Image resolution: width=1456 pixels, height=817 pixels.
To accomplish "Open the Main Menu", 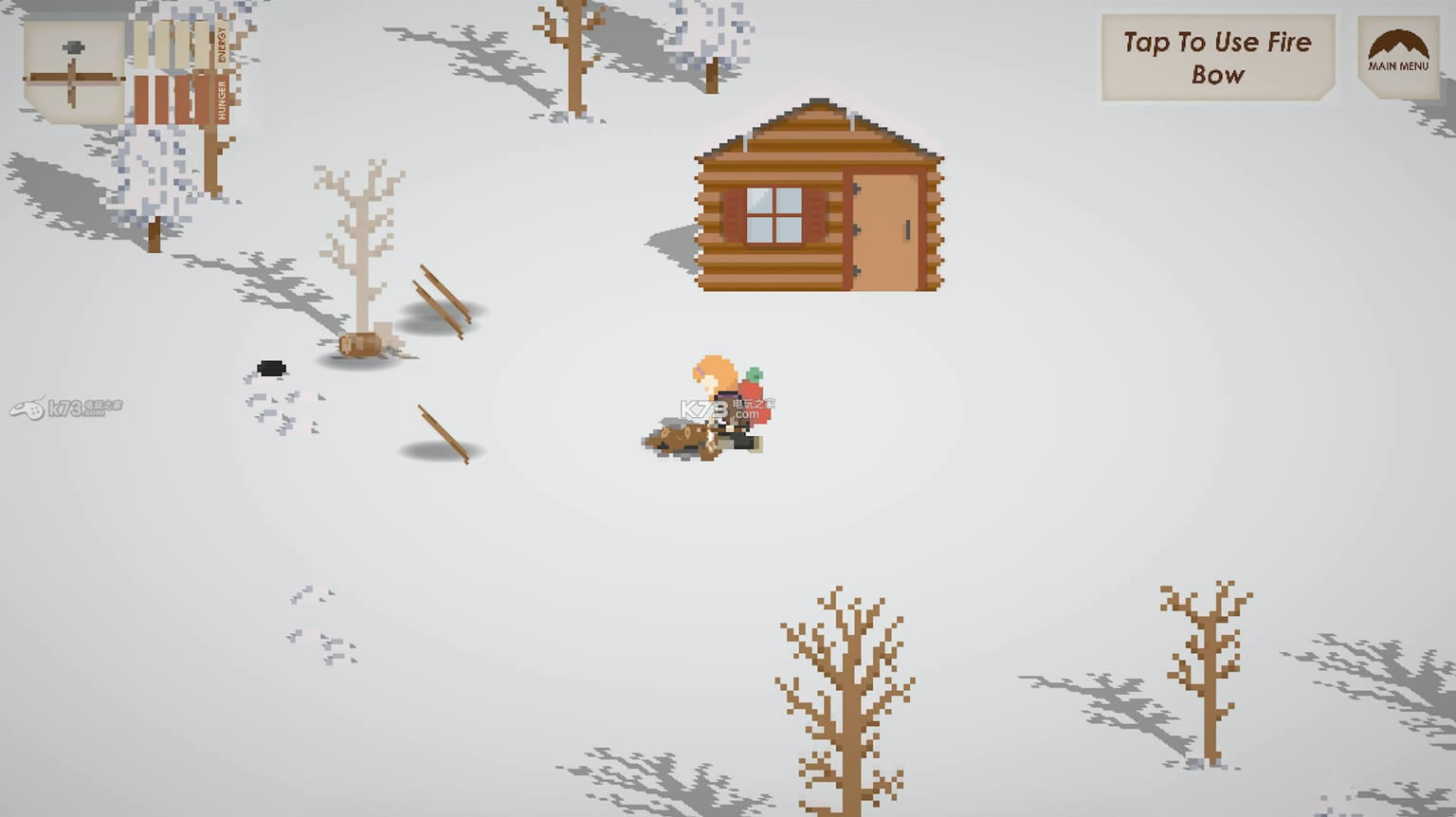I will (x=1398, y=55).
